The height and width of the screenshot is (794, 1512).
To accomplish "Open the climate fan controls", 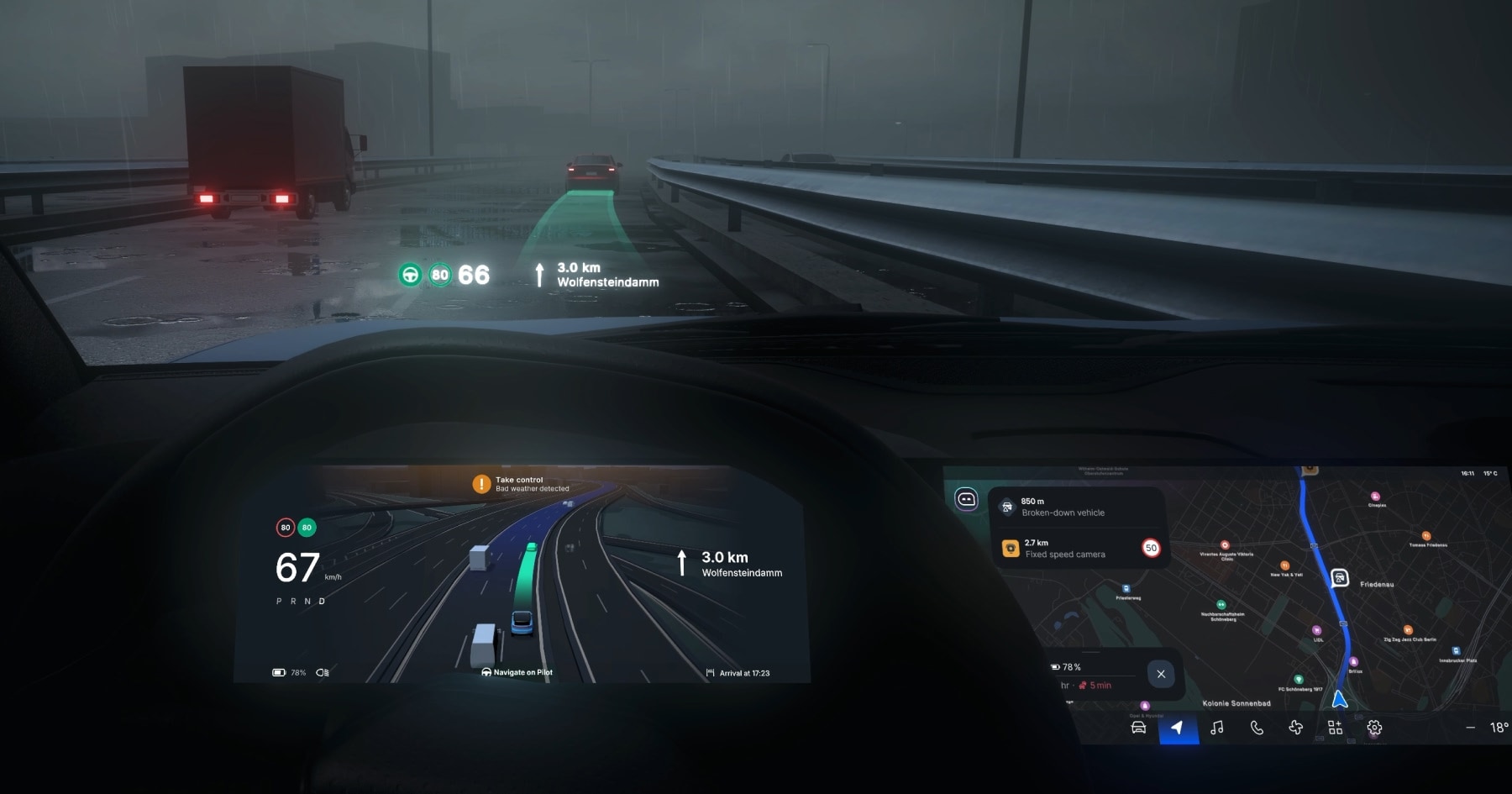I will pos(1295,728).
